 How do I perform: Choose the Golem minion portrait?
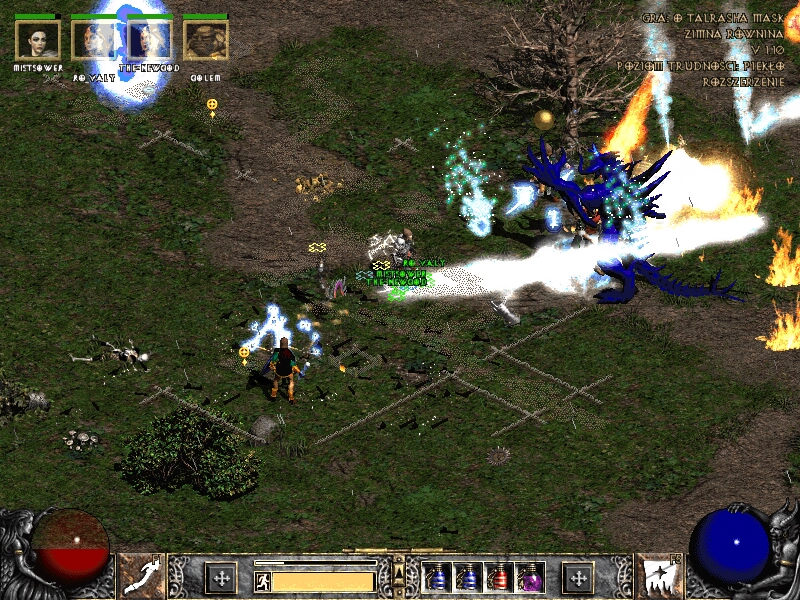coord(206,40)
